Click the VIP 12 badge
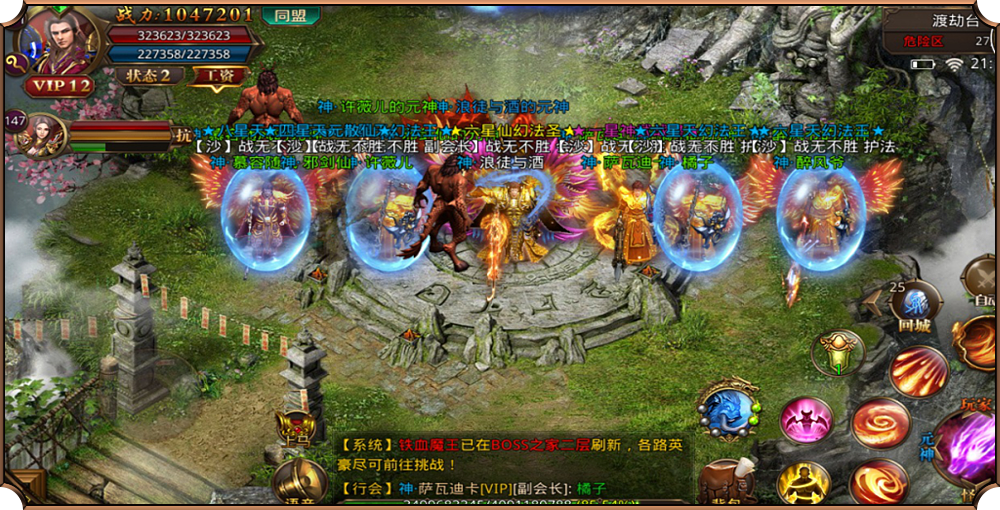This screenshot has height=510, width=1000. (59, 86)
